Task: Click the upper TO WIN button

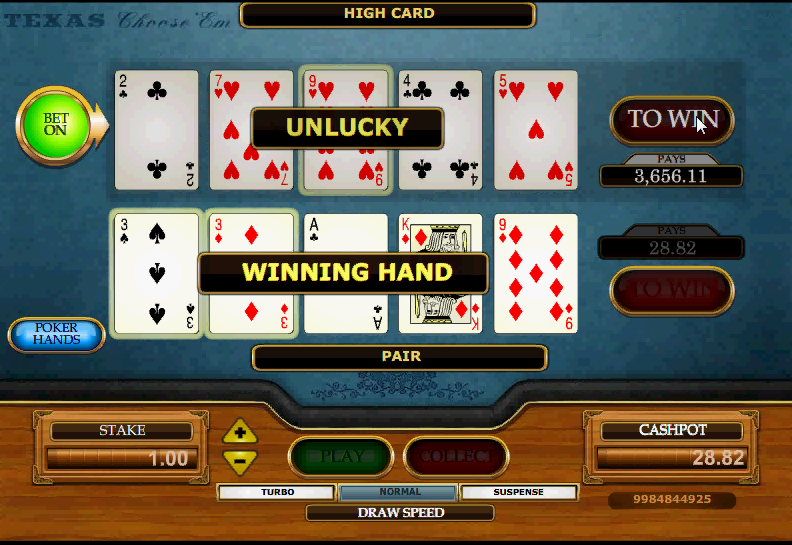Action: point(671,120)
